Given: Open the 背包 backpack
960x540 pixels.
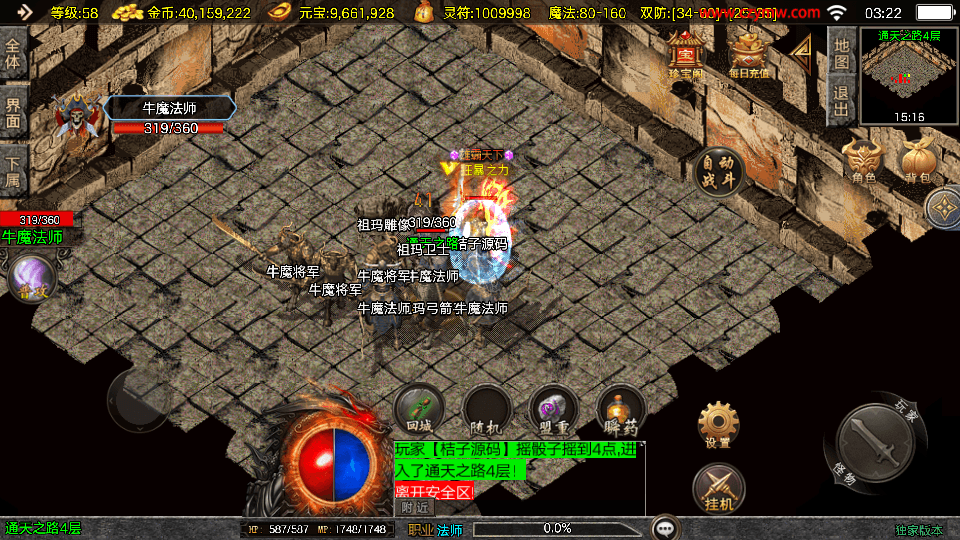Looking at the screenshot, I should (x=917, y=161).
